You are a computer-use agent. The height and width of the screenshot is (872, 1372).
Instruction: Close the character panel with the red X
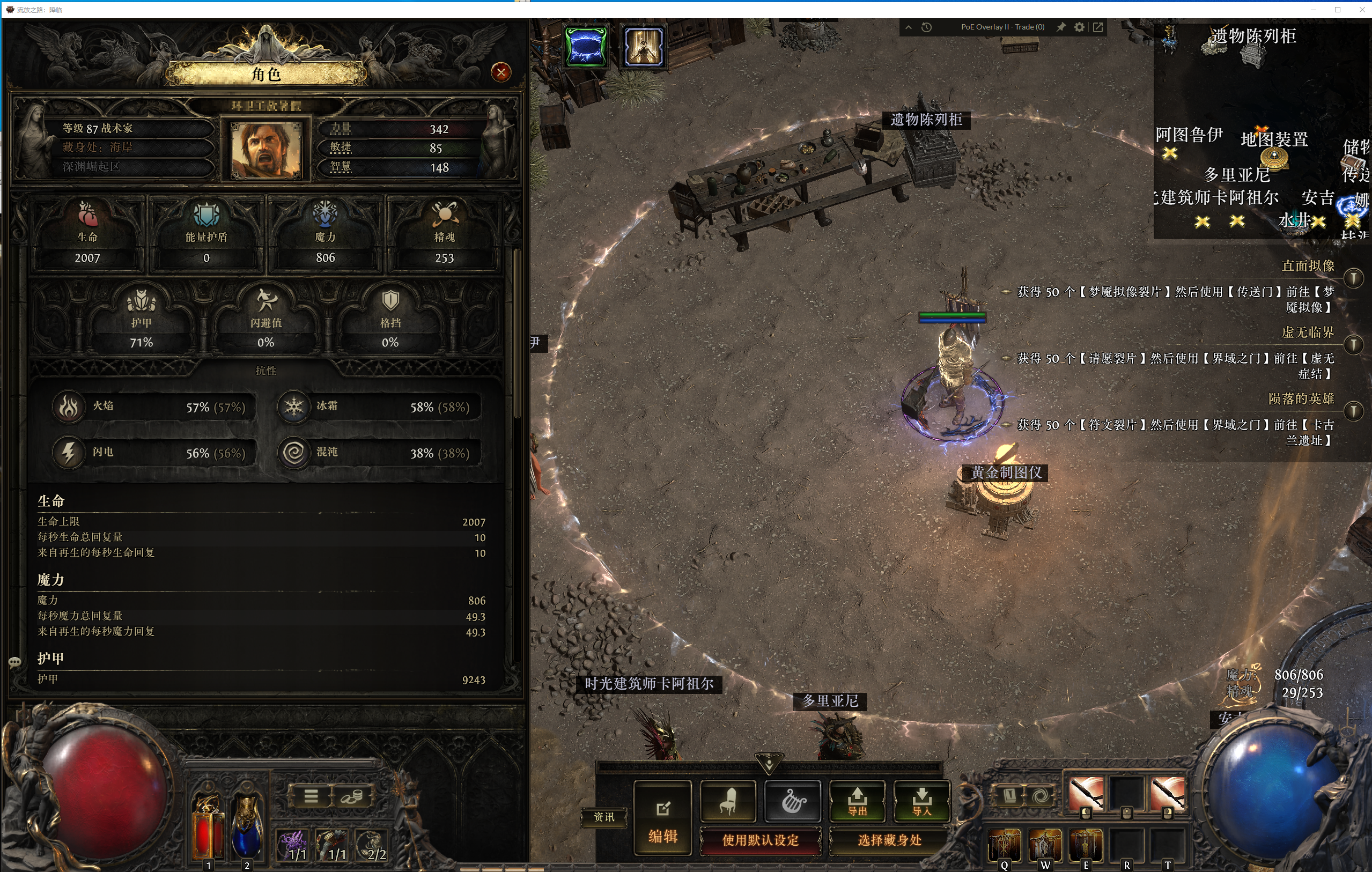tap(500, 72)
